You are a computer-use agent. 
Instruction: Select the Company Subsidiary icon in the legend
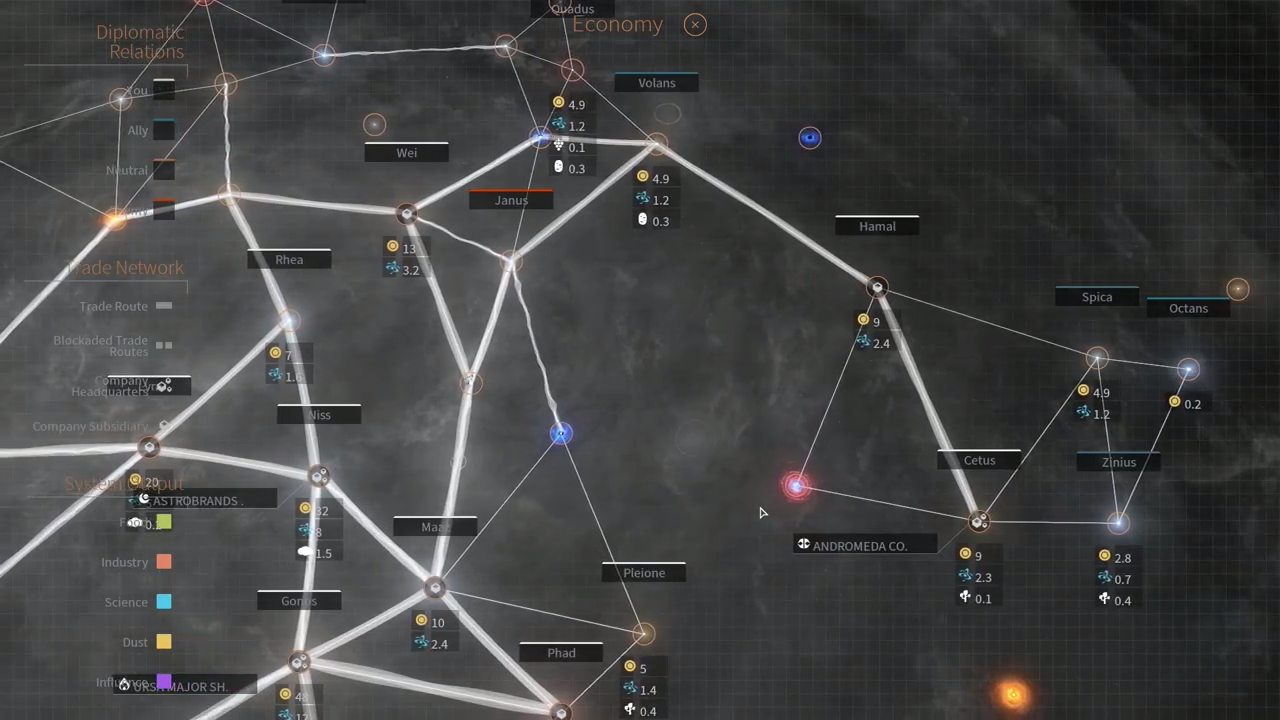[x=164, y=426]
